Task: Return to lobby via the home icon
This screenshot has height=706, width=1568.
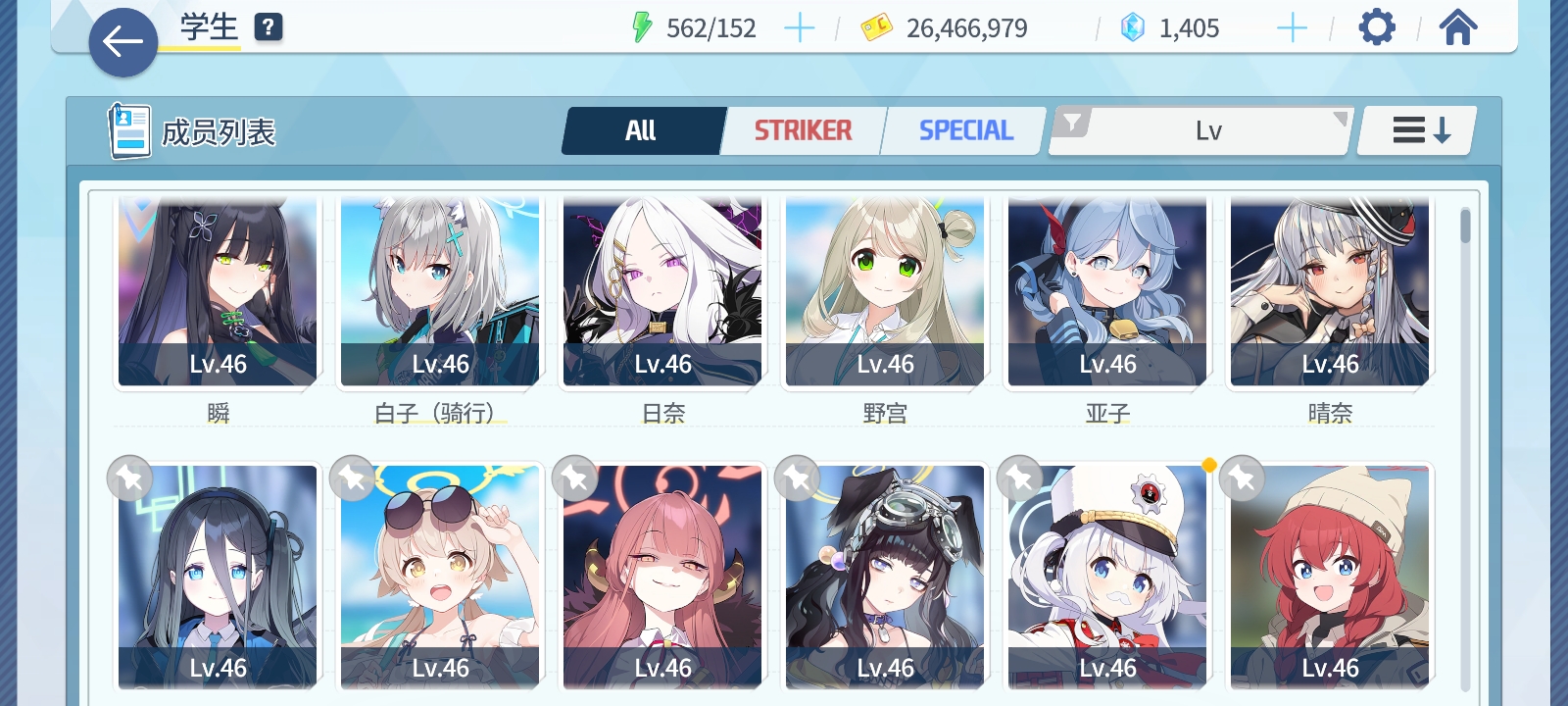Action: click(x=1457, y=27)
